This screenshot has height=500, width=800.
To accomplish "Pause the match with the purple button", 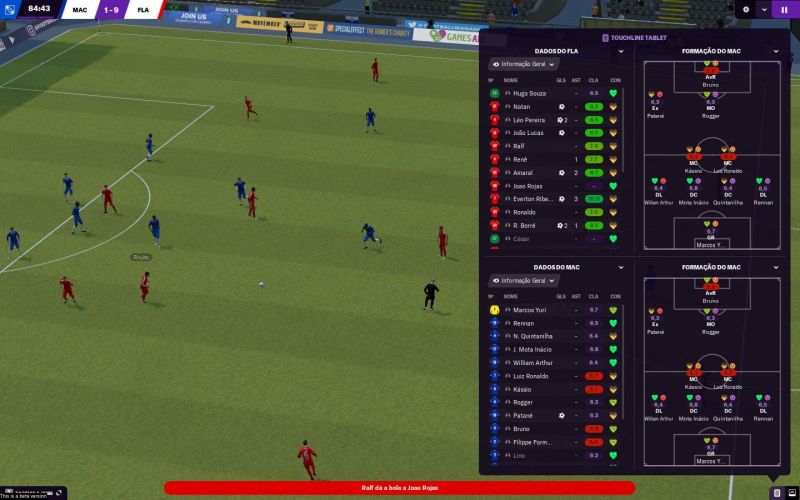I will [784, 9].
